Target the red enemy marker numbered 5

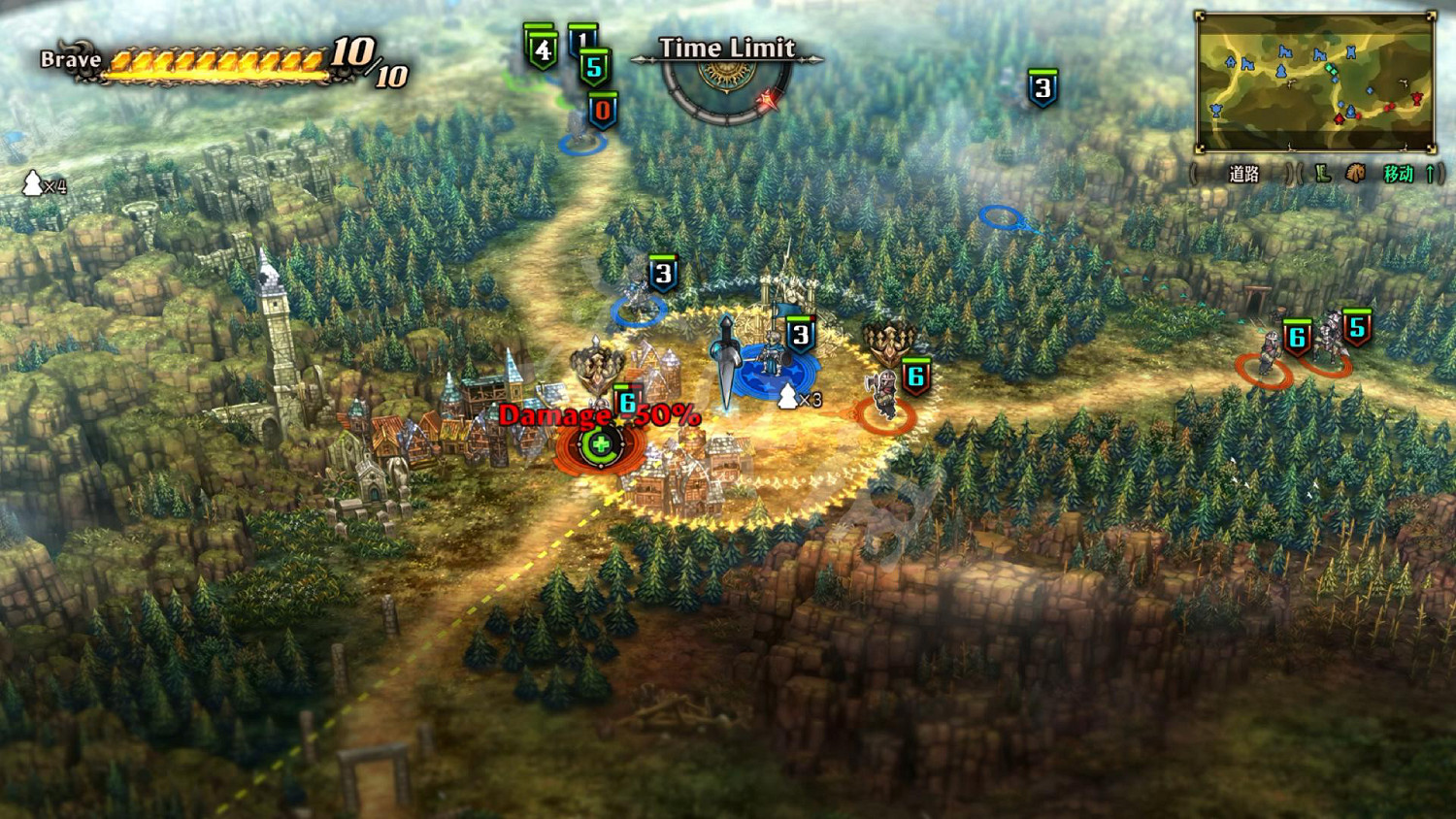1356,329
